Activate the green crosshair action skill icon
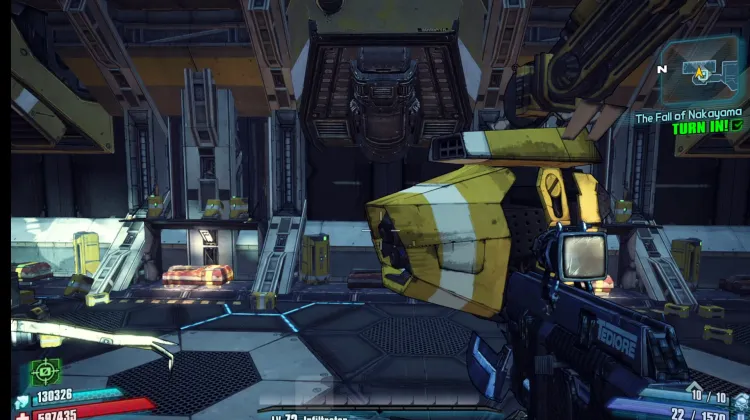Viewport: 750px width, 420px height. 45,370
